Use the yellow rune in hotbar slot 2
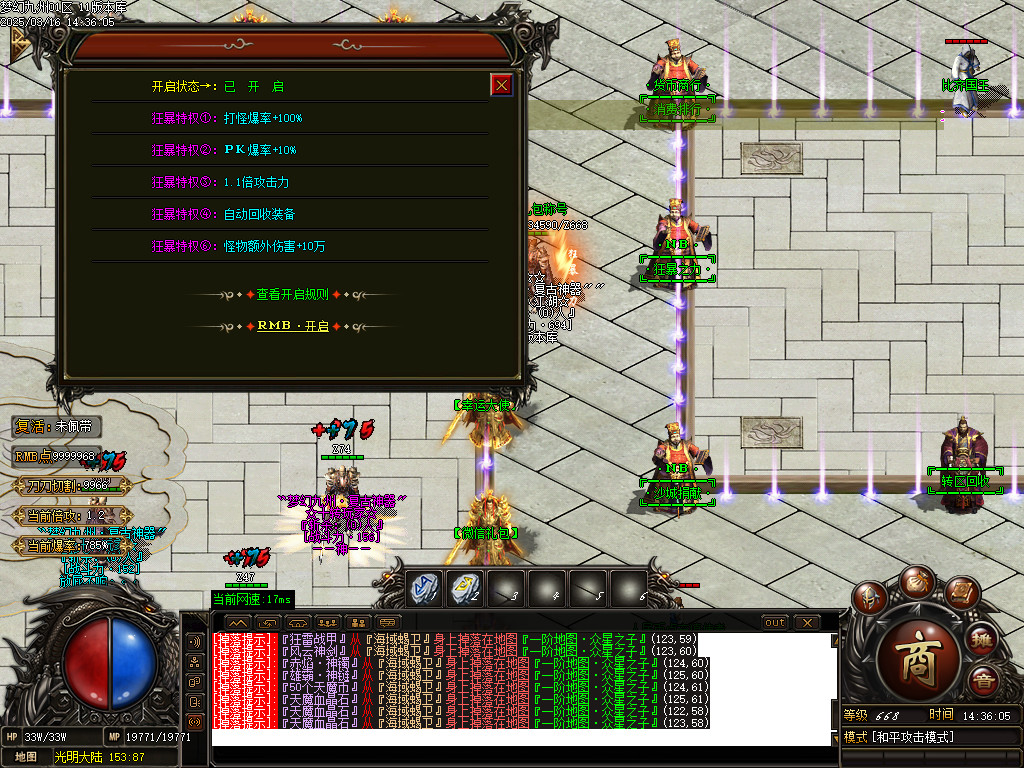Viewport: 1024px width, 768px height. point(465,588)
